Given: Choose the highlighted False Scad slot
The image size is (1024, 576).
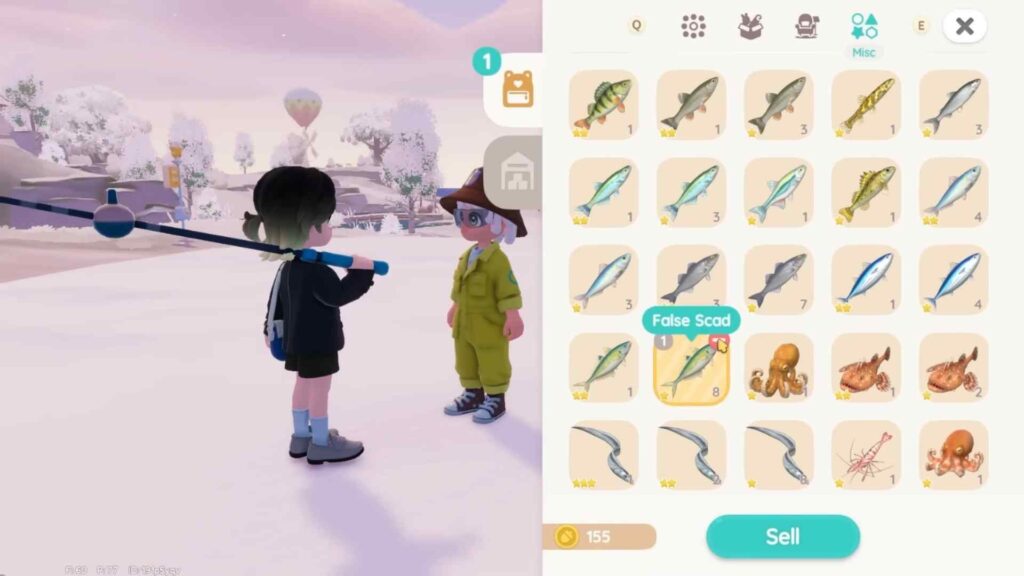Looking at the screenshot, I should click(x=691, y=368).
